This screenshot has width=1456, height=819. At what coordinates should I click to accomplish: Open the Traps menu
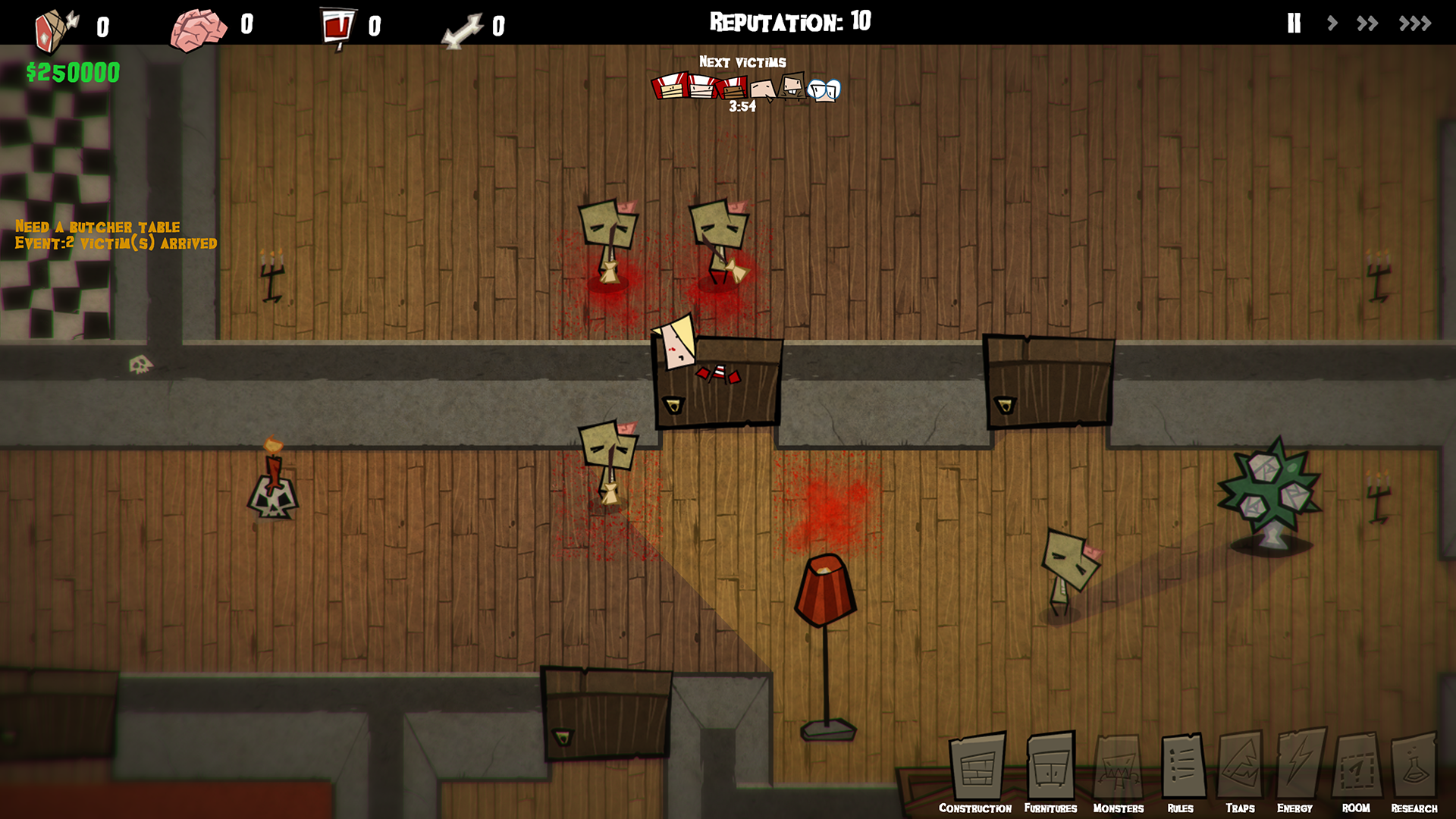point(1240,770)
